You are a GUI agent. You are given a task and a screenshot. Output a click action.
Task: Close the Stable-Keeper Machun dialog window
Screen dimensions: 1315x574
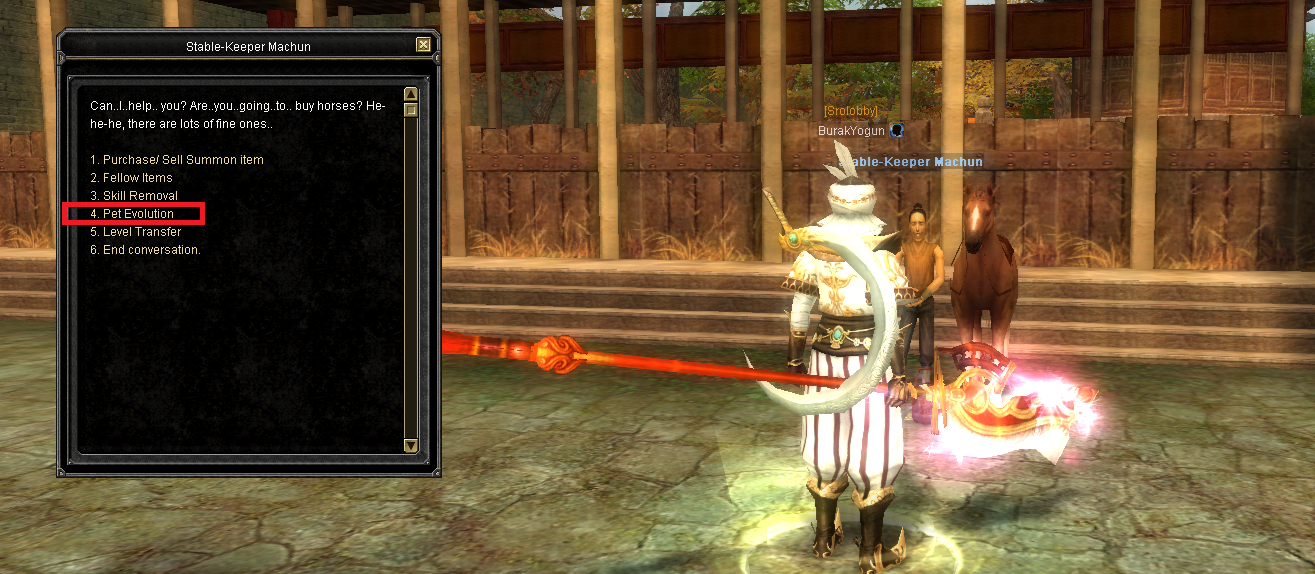tap(424, 45)
